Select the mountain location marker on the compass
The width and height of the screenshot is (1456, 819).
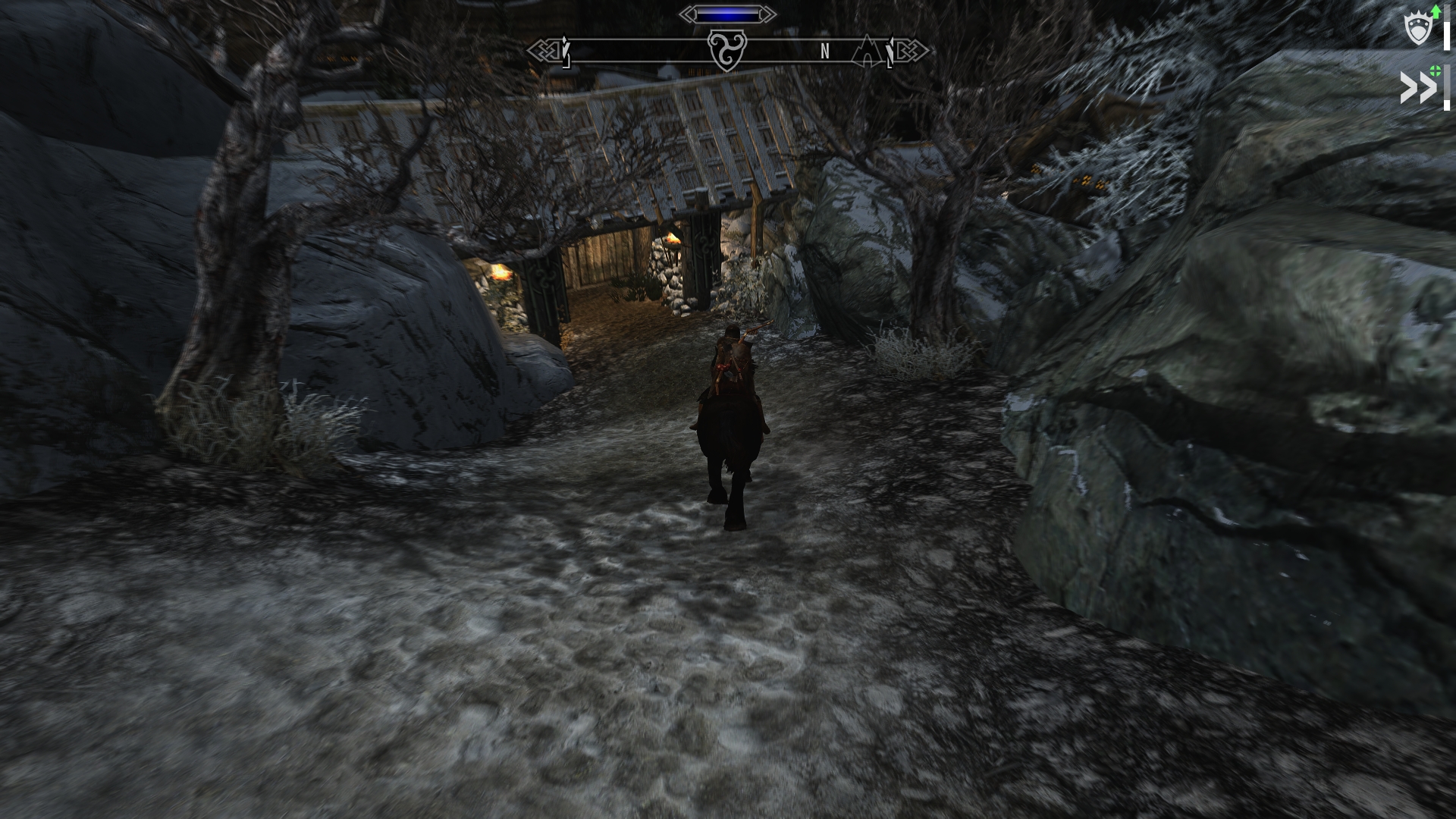pyautogui.click(x=865, y=50)
